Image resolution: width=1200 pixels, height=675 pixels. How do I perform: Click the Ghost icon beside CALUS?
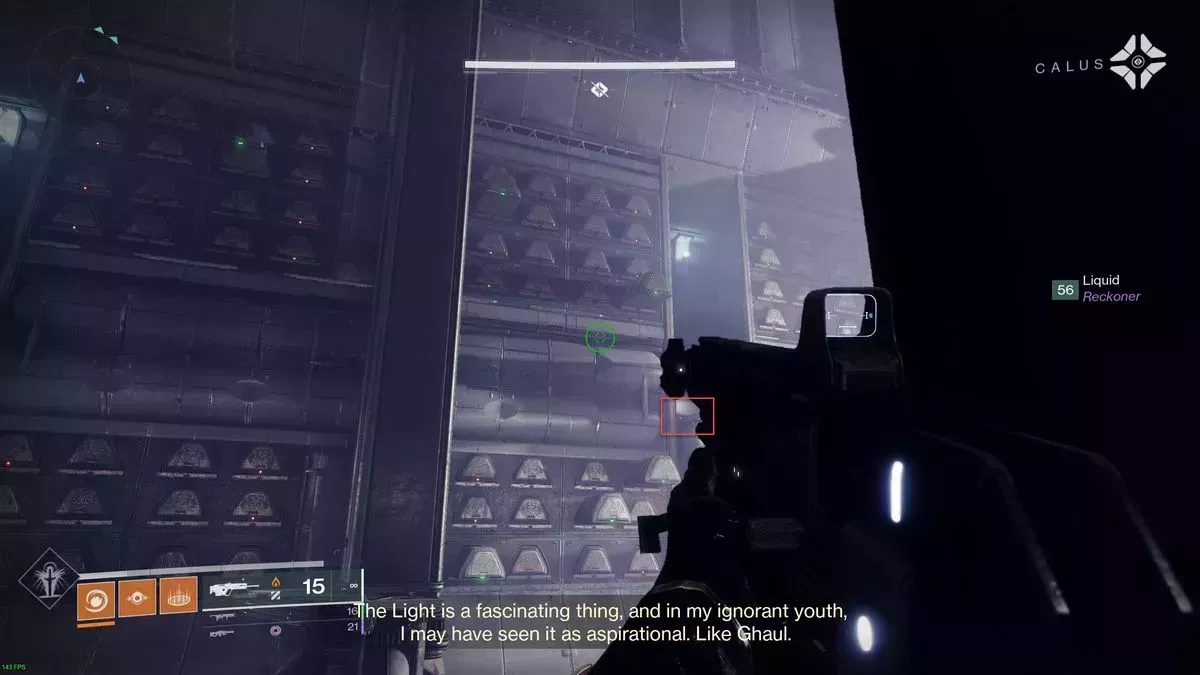(x=1138, y=63)
